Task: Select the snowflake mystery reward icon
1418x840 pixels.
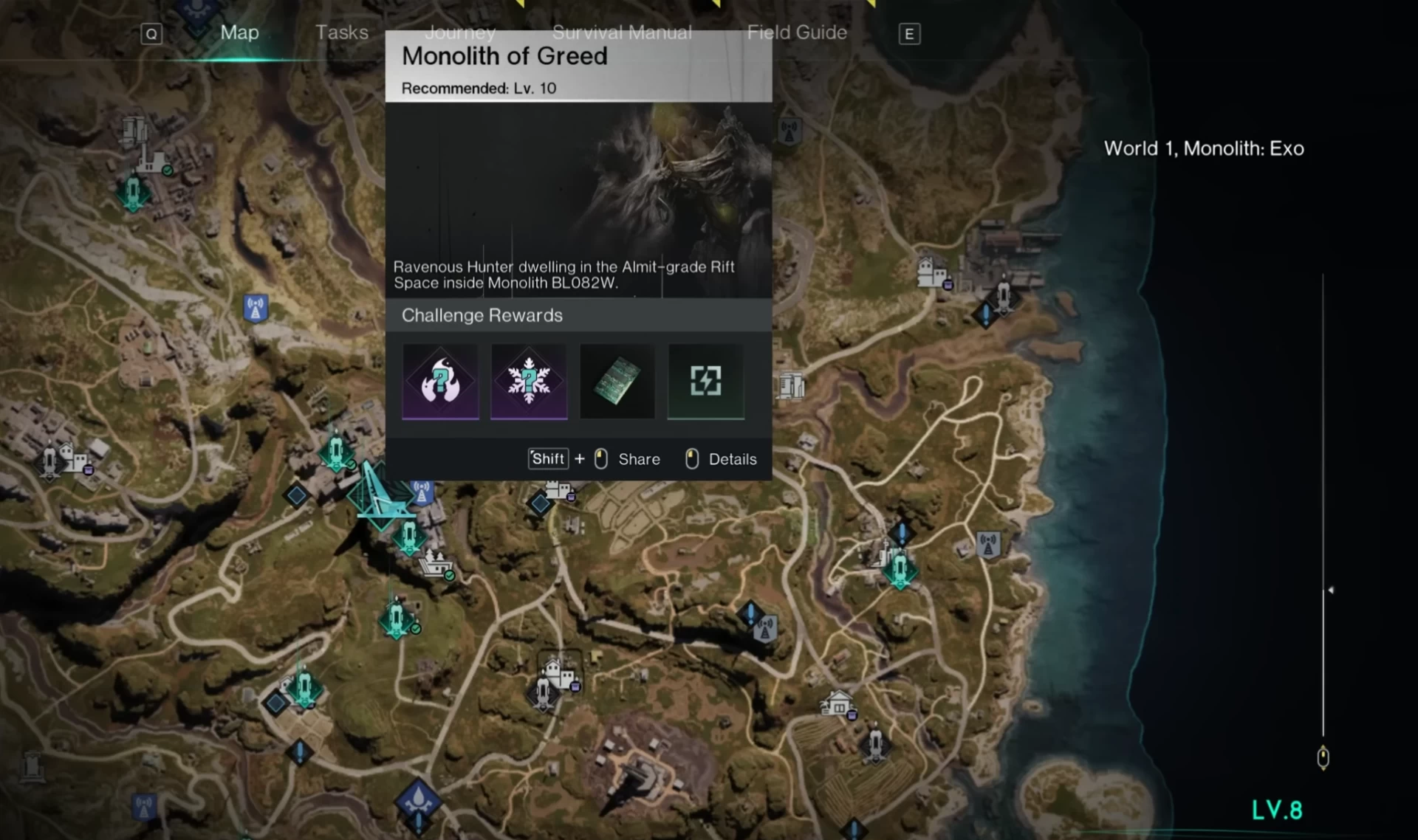Action: 529,381
